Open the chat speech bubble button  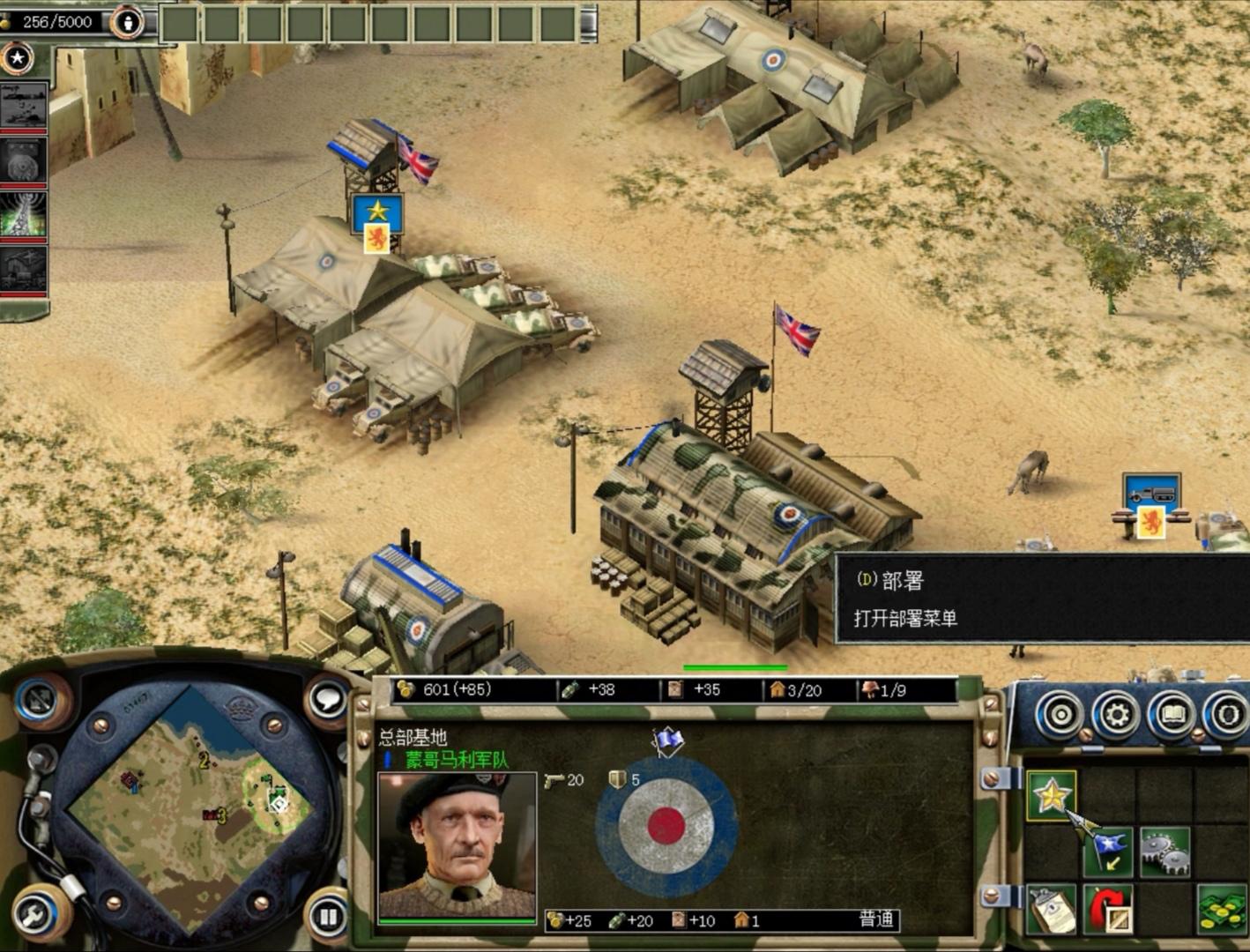click(327, 701)
